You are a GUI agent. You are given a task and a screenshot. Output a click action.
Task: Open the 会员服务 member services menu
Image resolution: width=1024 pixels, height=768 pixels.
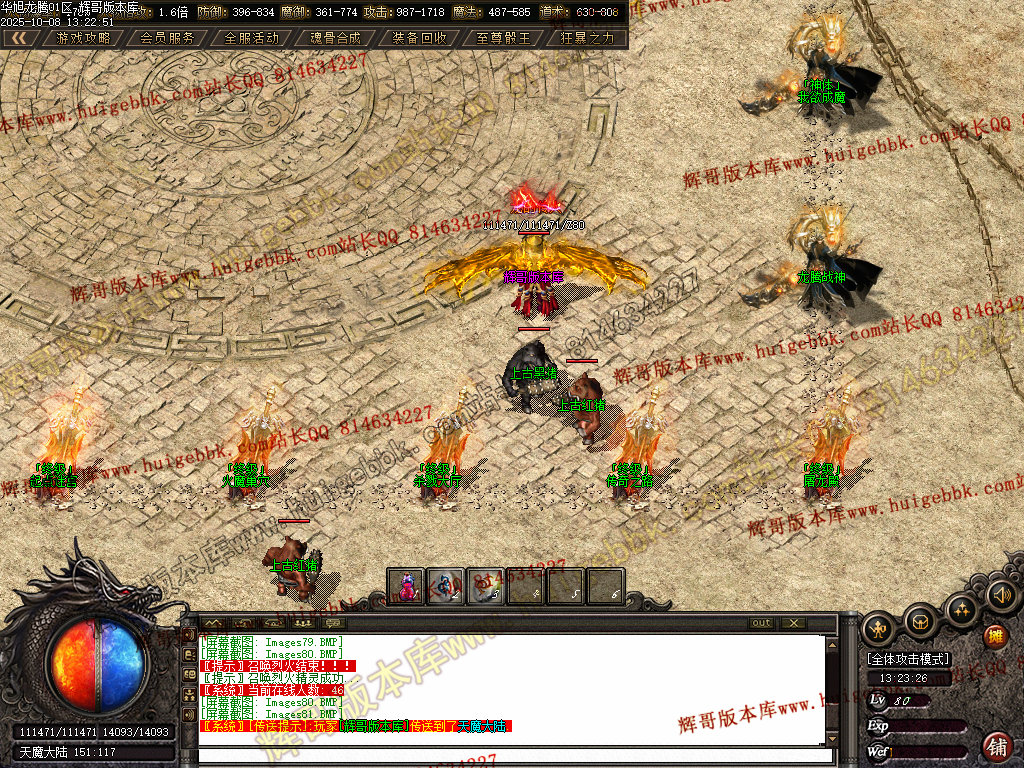[167, 38]
